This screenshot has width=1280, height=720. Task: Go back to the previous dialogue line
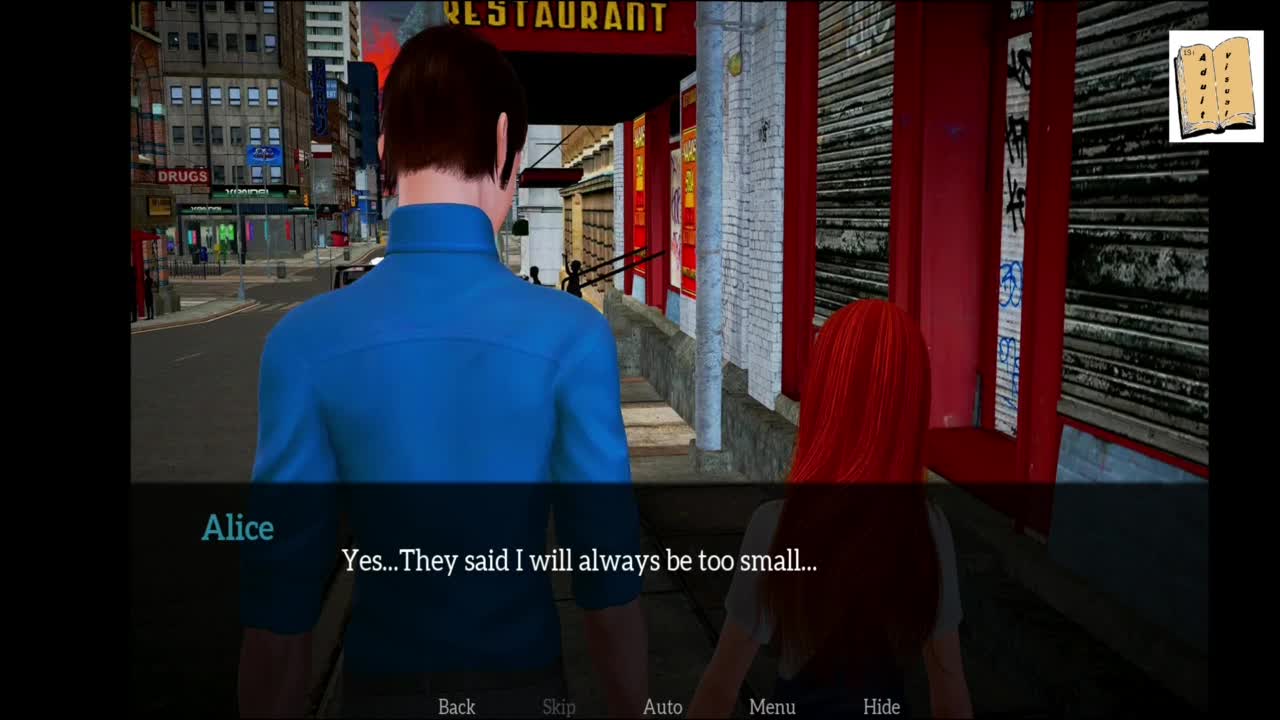(456, 707)
